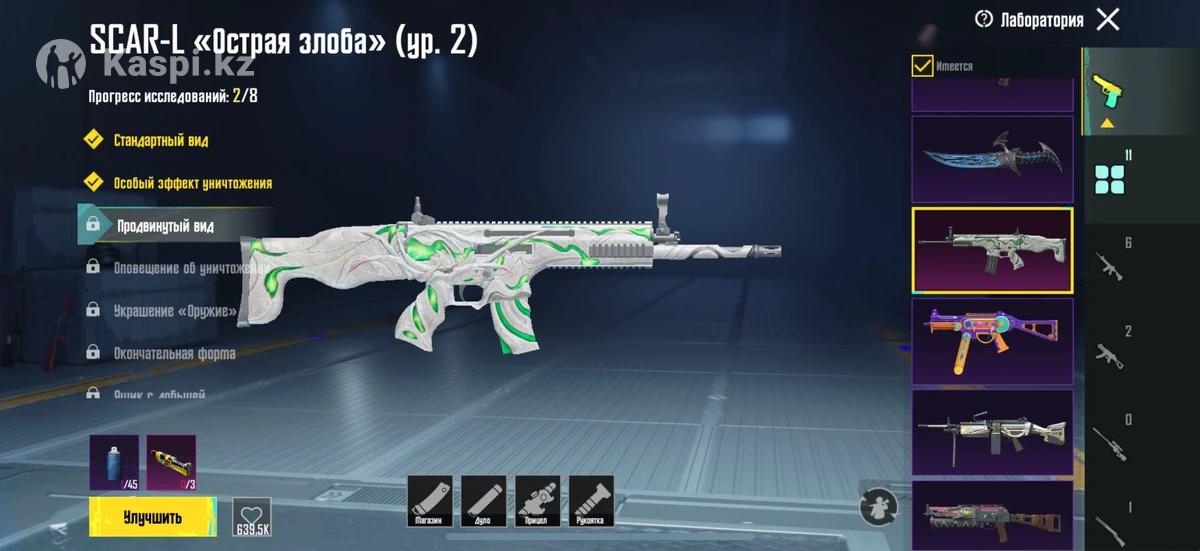Choose Особый эффект уничтожения entry
This screenshot has height=551, width=1200.
click(192, 183)
